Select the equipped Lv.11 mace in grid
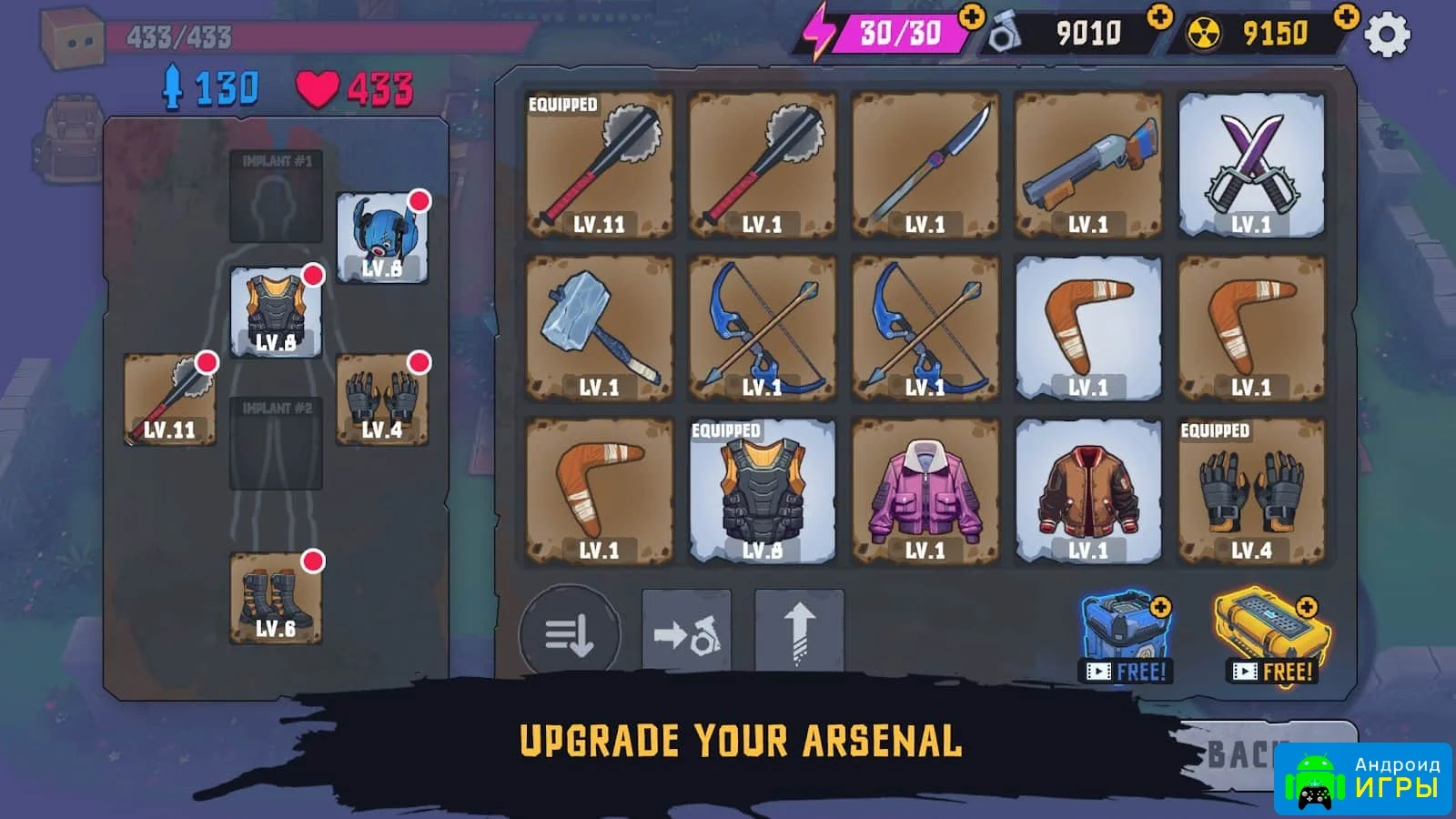 click(x=599, y=166)
